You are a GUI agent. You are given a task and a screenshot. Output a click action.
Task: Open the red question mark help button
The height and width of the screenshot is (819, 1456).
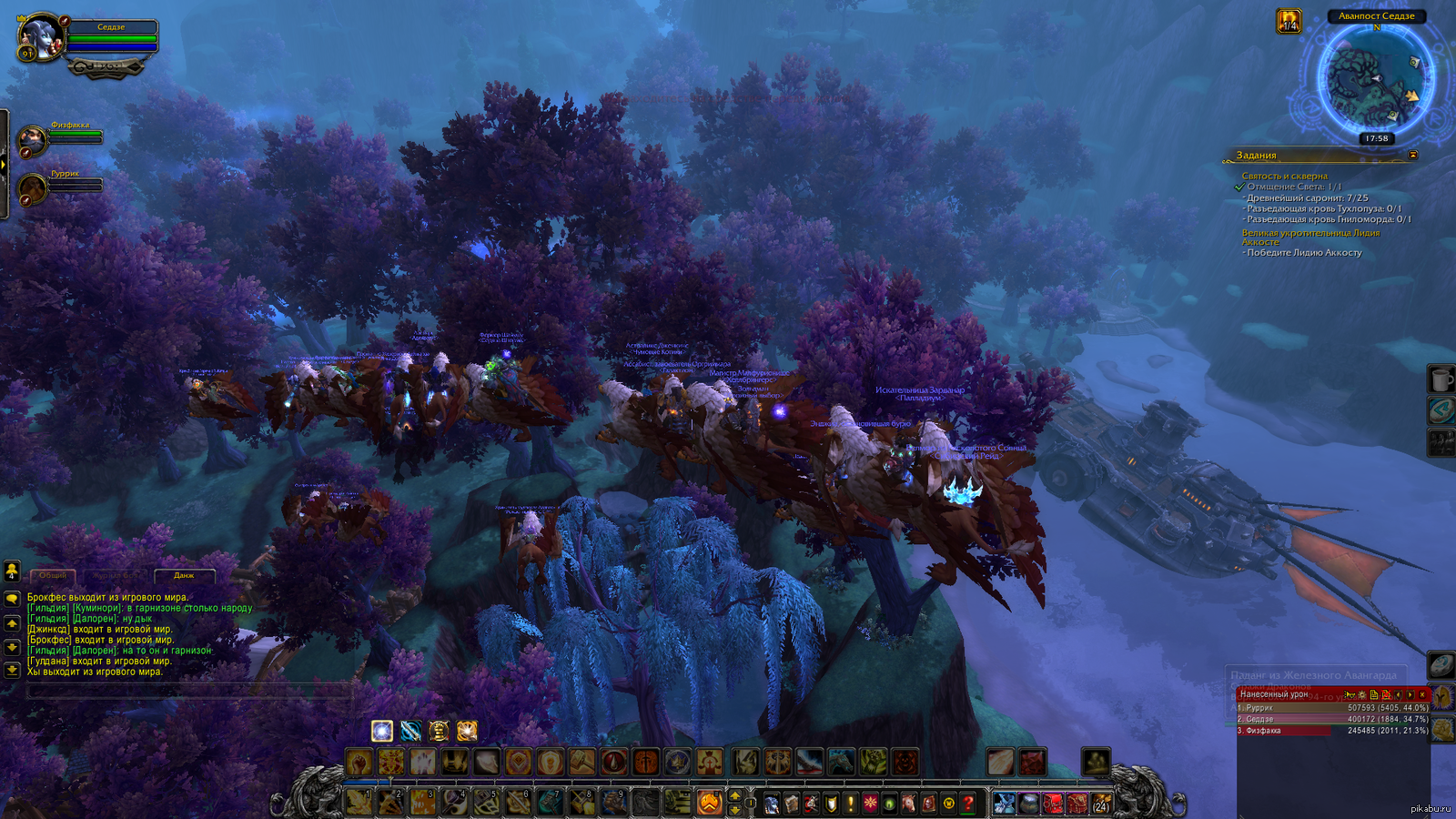click(968, 804)
